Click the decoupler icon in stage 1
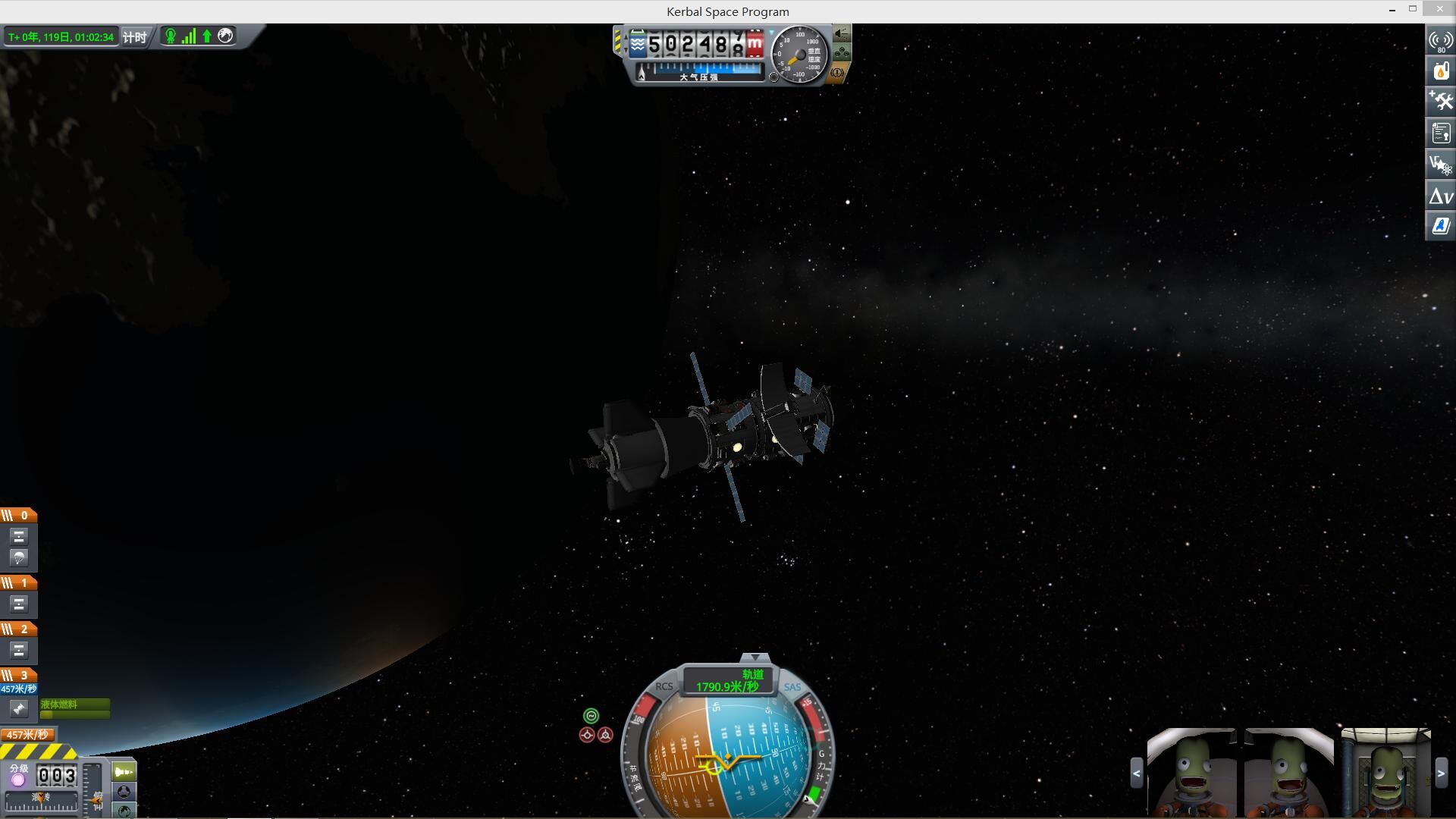Viewport: 1456px width, 819px height. 20,604
